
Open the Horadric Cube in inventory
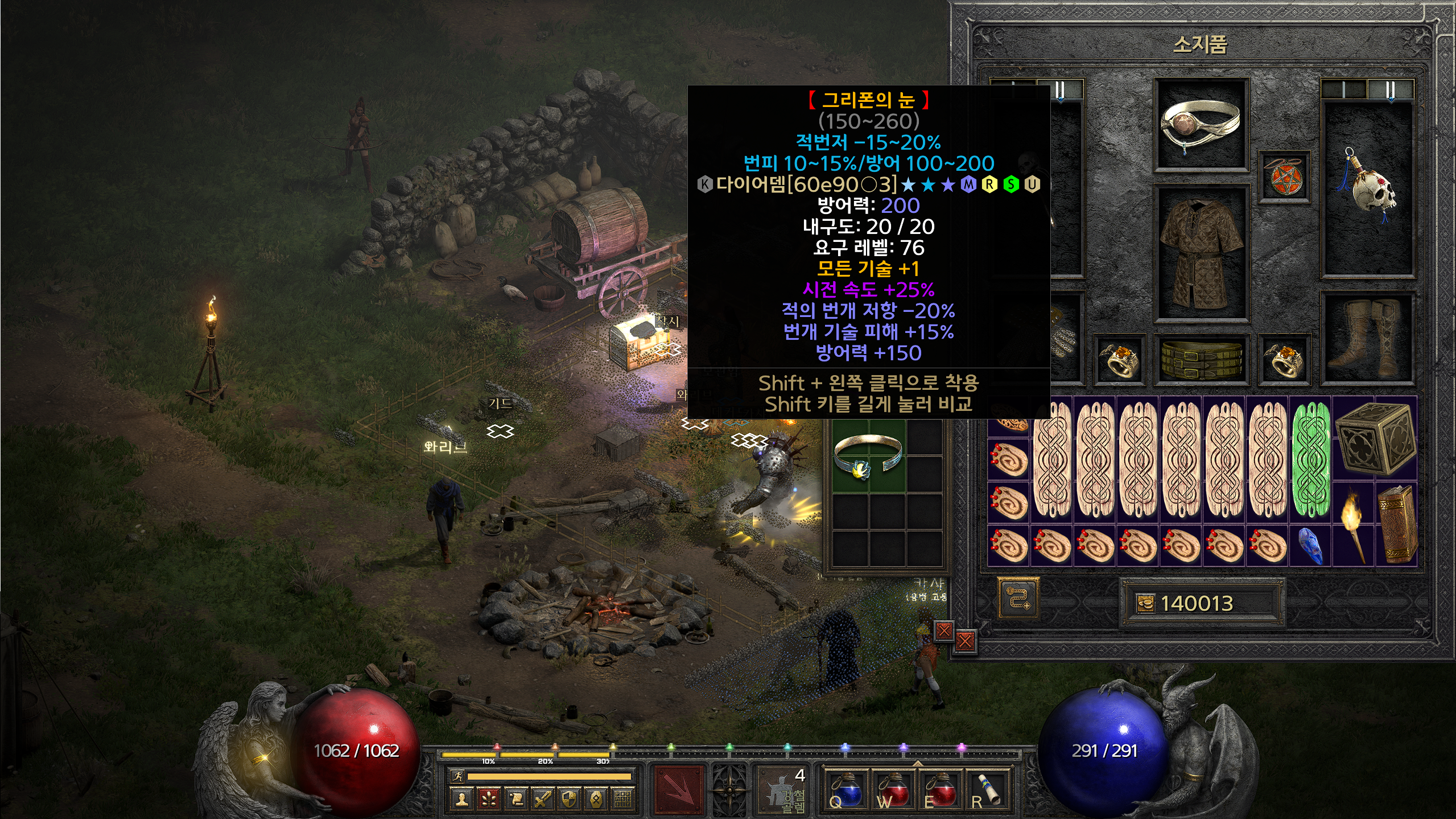[x=1374, y=438]
